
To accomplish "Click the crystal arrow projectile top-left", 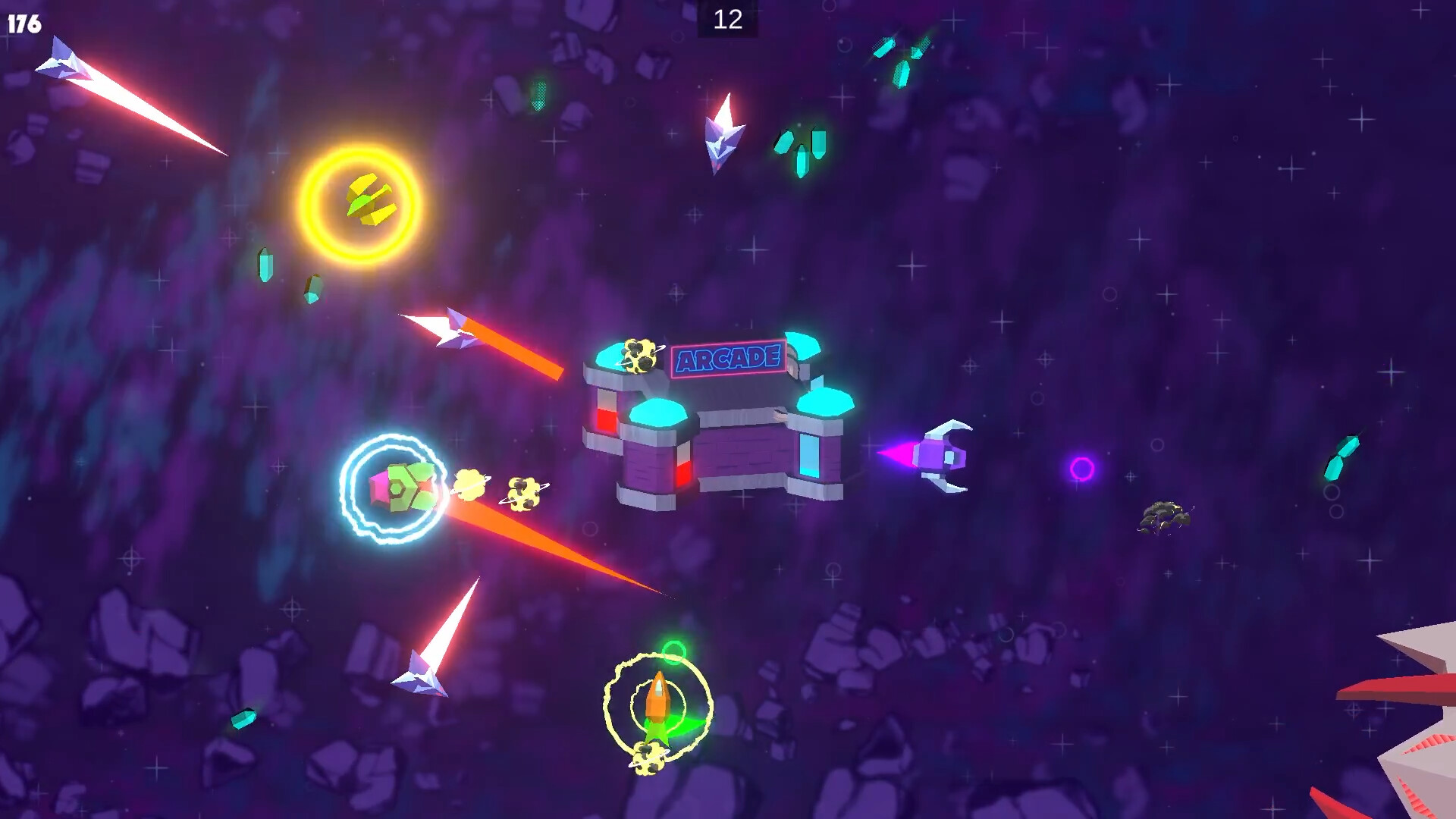I will 61,64.
